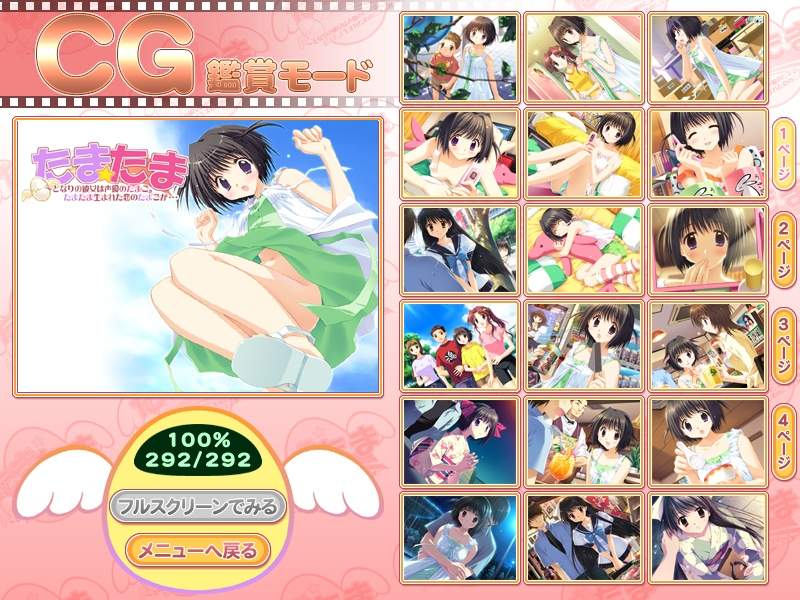Choose the group-of-four friends thumbnail
This screenshot has height=600, width=800.
coord(460,344)
